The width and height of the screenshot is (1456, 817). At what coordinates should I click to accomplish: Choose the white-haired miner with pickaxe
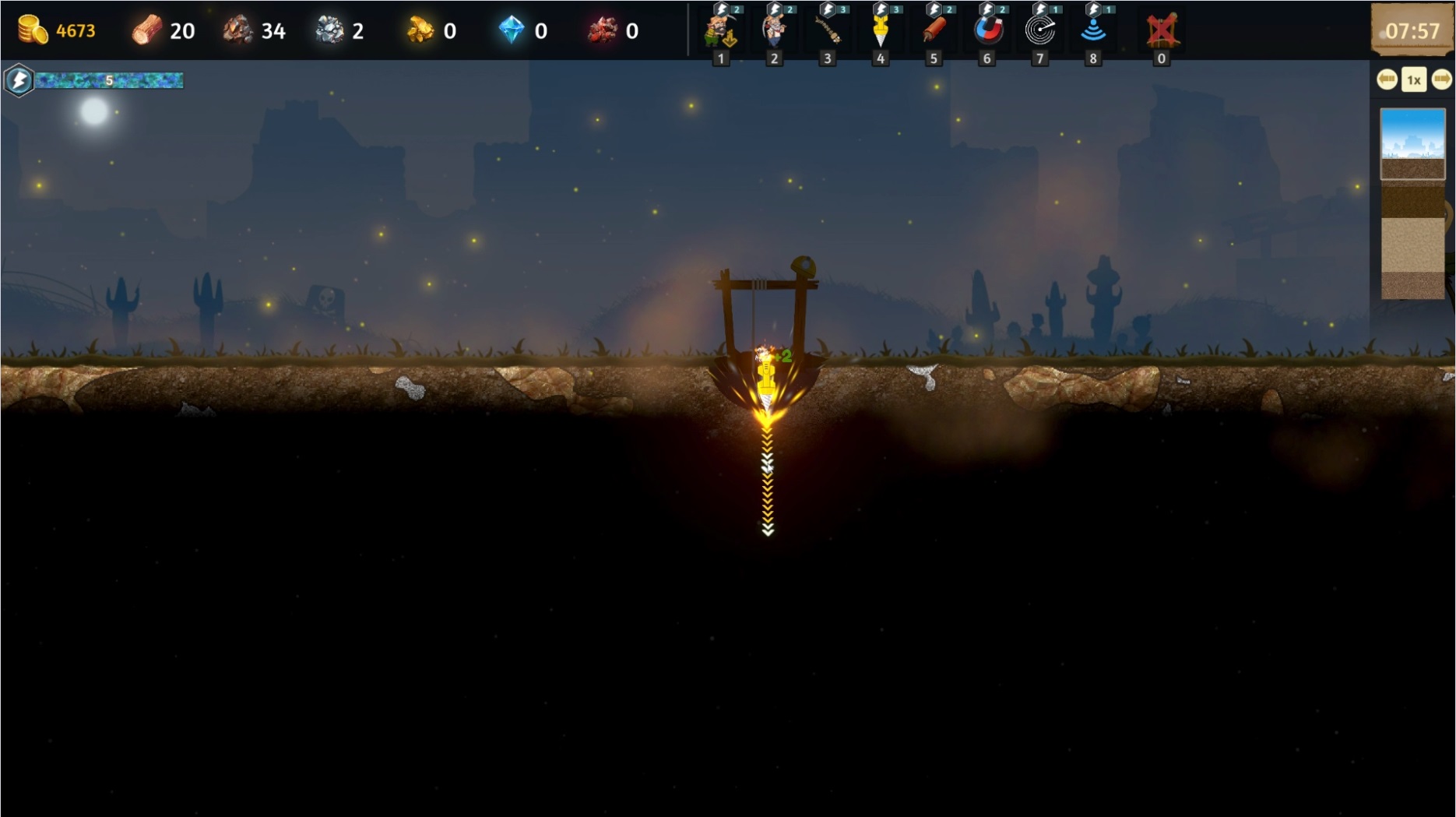tap(774, 31)
